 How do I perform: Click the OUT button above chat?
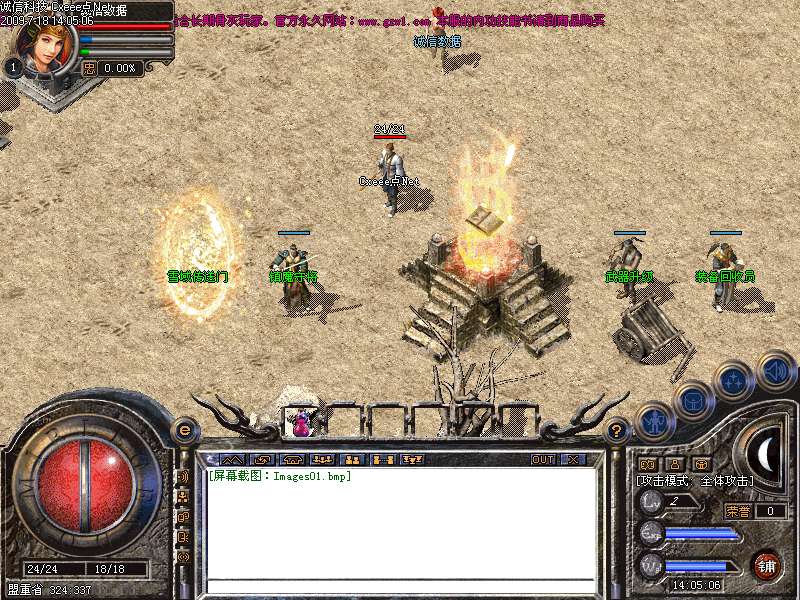coord(542,459)
